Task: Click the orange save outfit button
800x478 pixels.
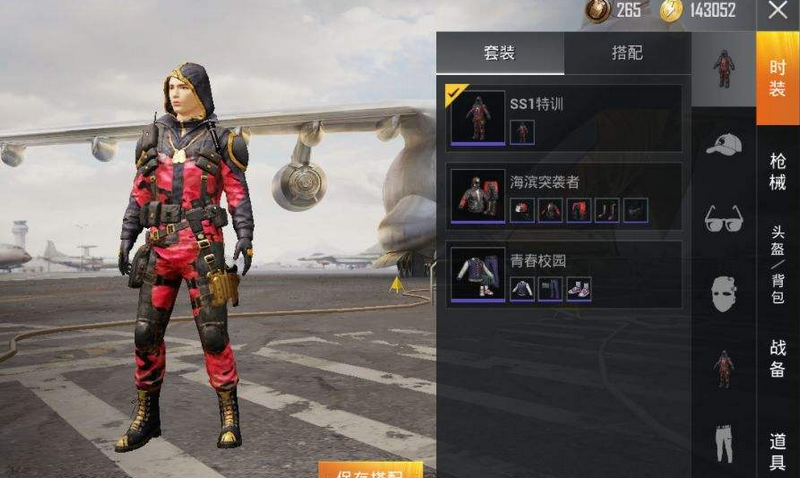Action: (x=370, y=470)
